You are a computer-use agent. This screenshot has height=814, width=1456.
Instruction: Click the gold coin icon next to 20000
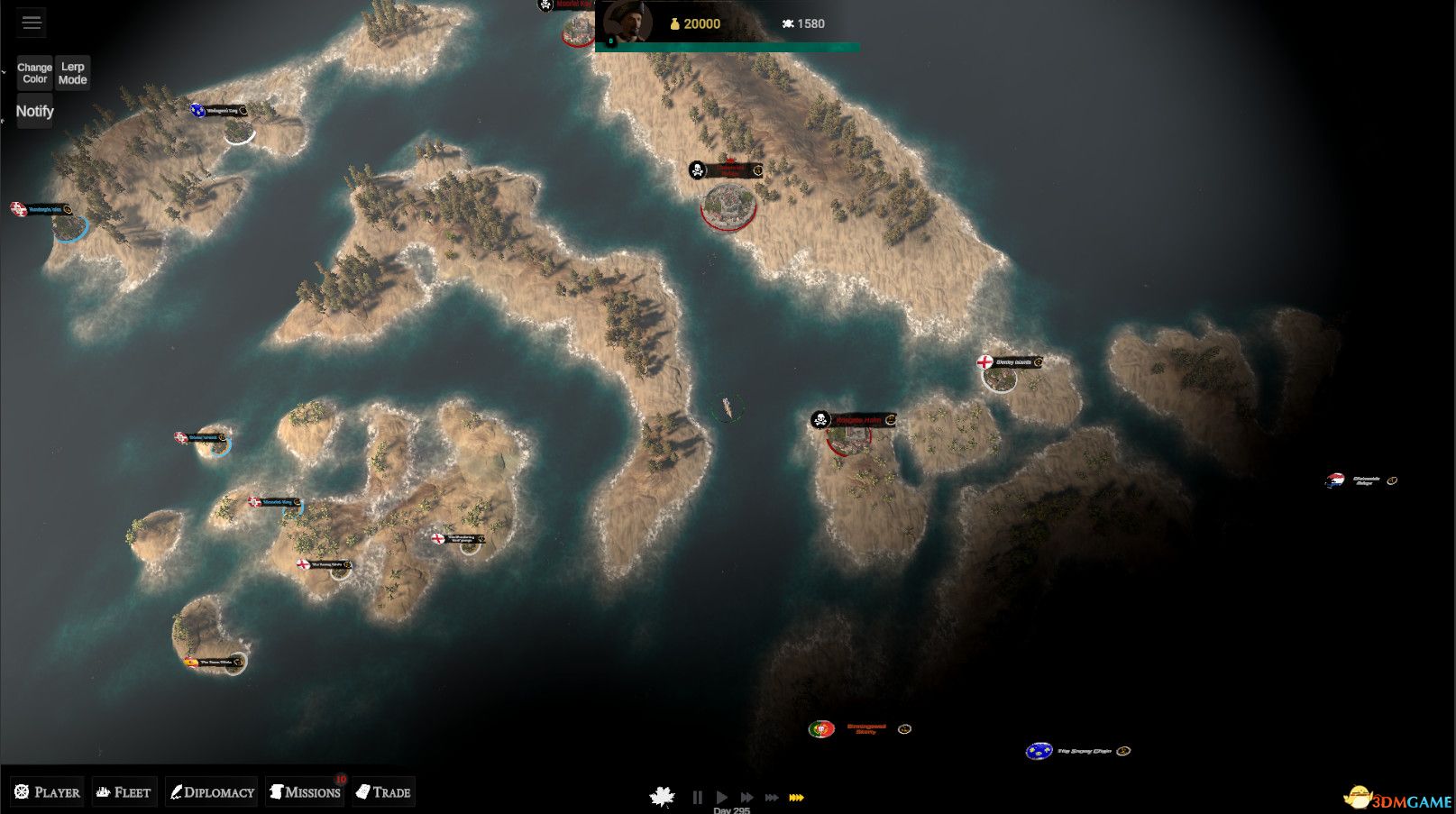(674, 23)
